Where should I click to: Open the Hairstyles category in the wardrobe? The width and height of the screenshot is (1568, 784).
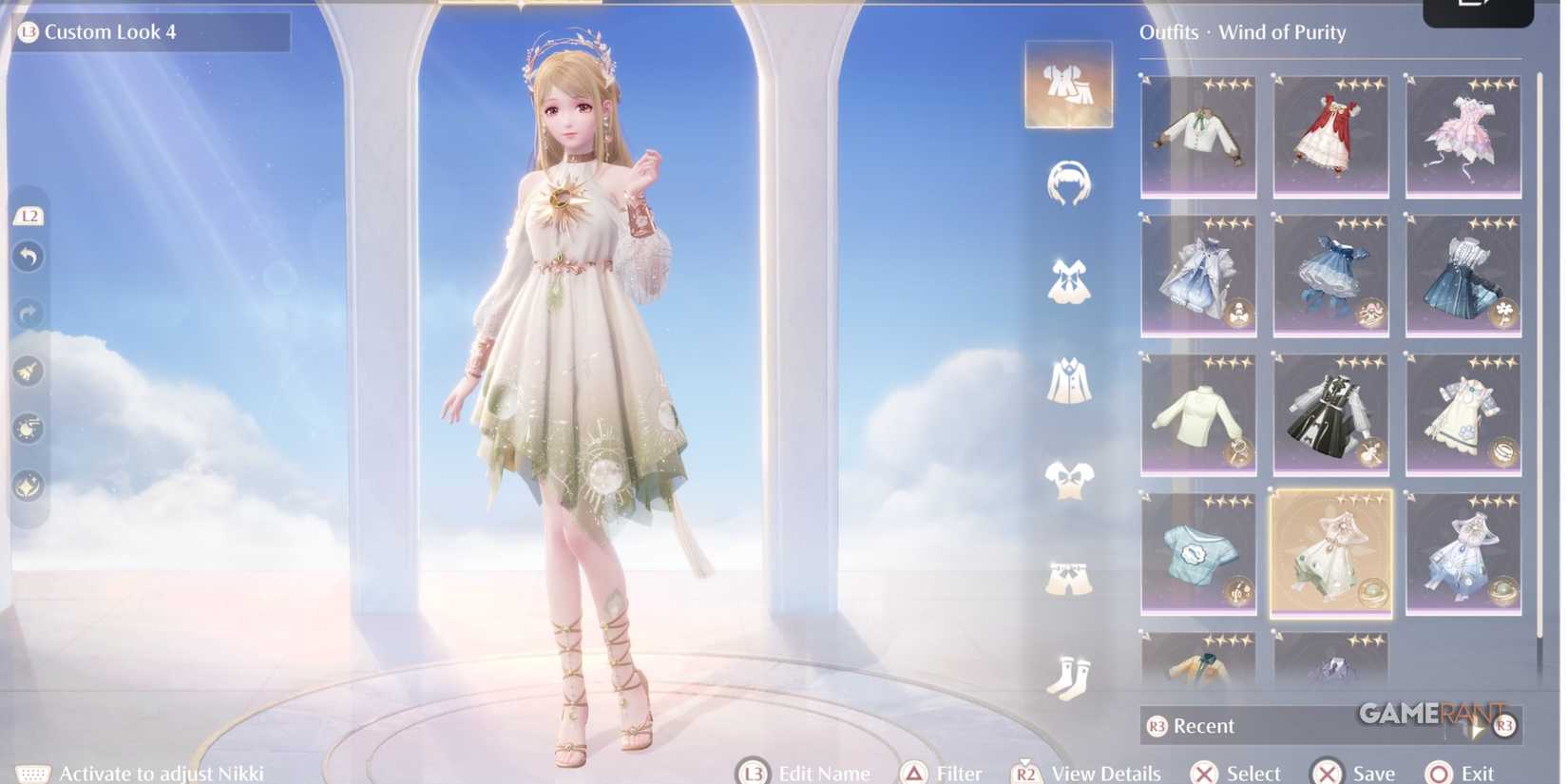click(1069, 184)
